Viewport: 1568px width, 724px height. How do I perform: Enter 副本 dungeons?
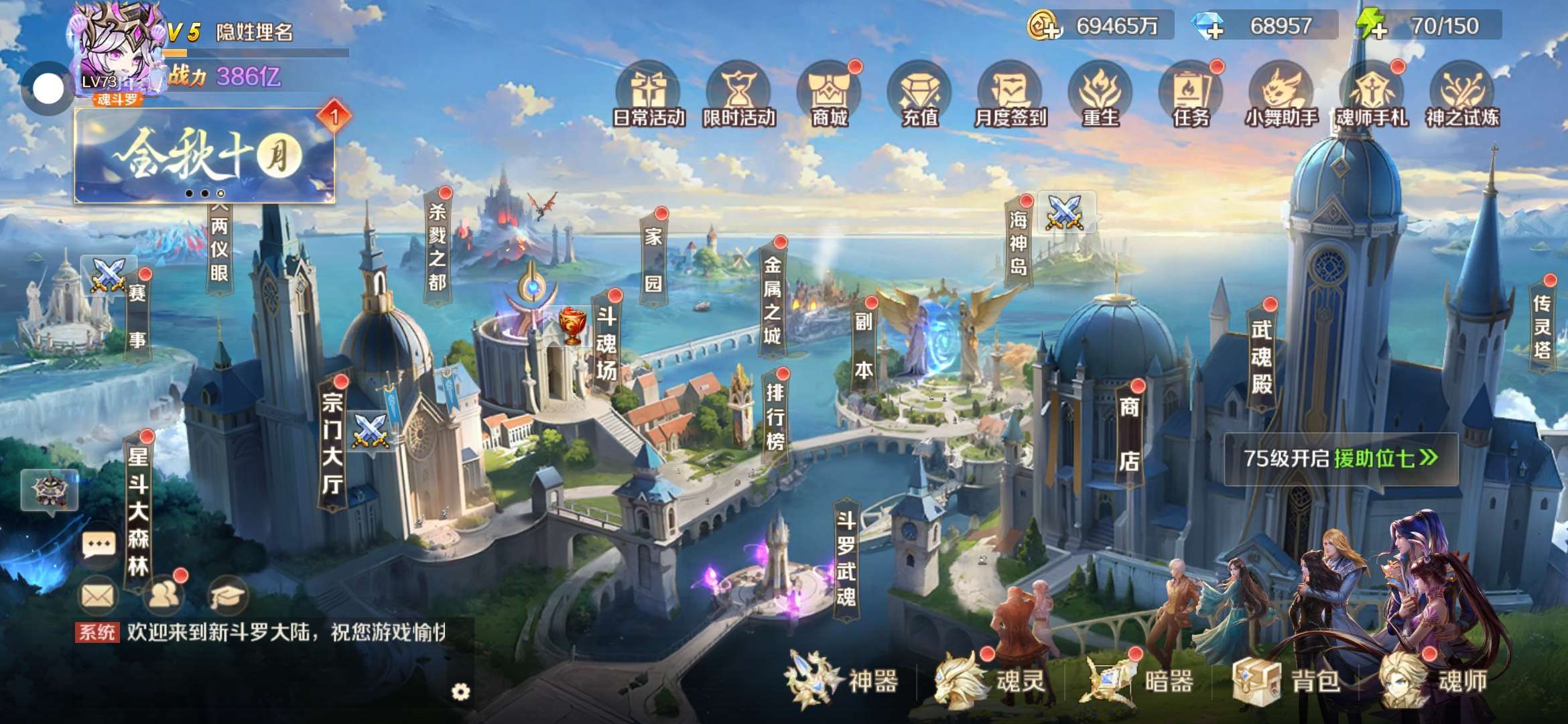[x=864, y=345]
